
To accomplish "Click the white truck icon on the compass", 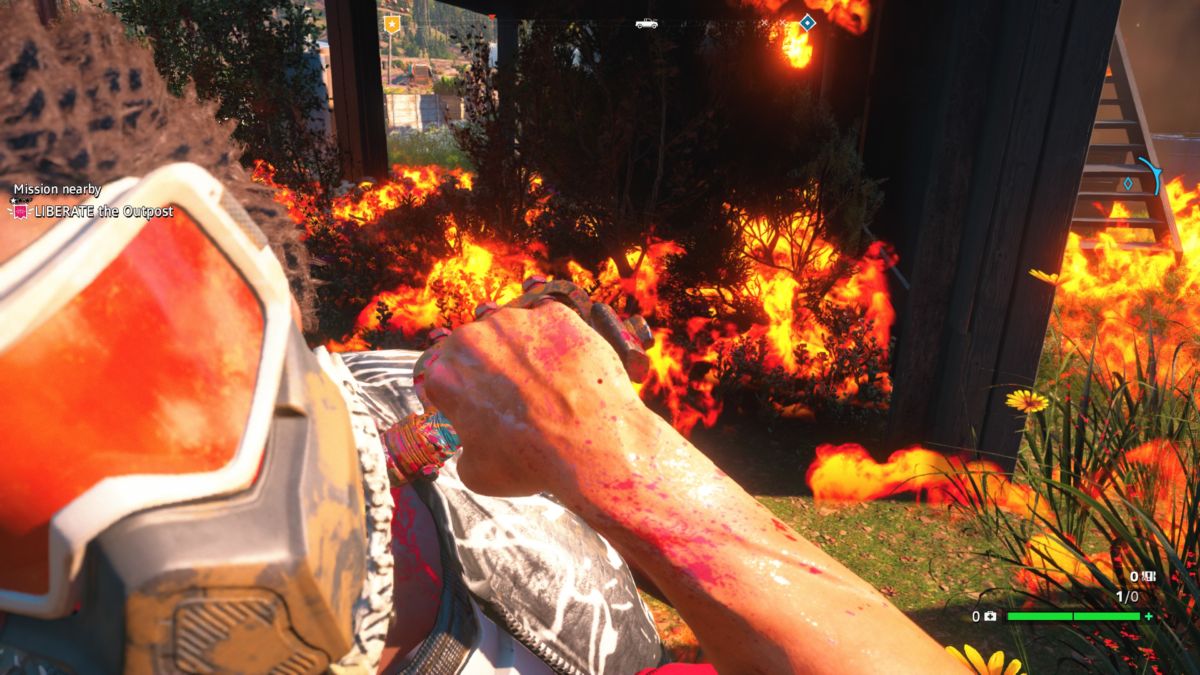I will tap(646, 23).
